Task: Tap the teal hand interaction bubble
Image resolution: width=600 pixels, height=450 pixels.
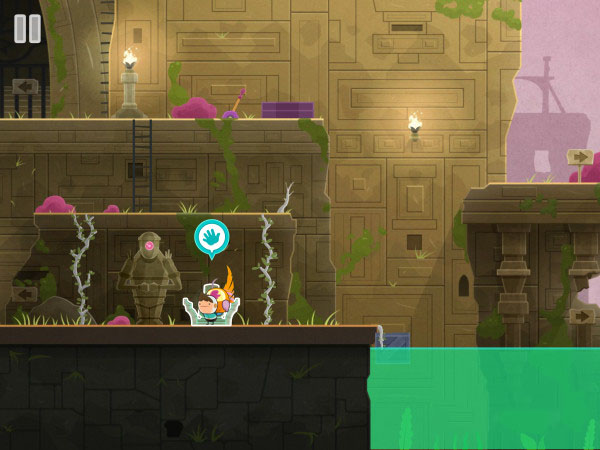Action: (x=211, y=237)
